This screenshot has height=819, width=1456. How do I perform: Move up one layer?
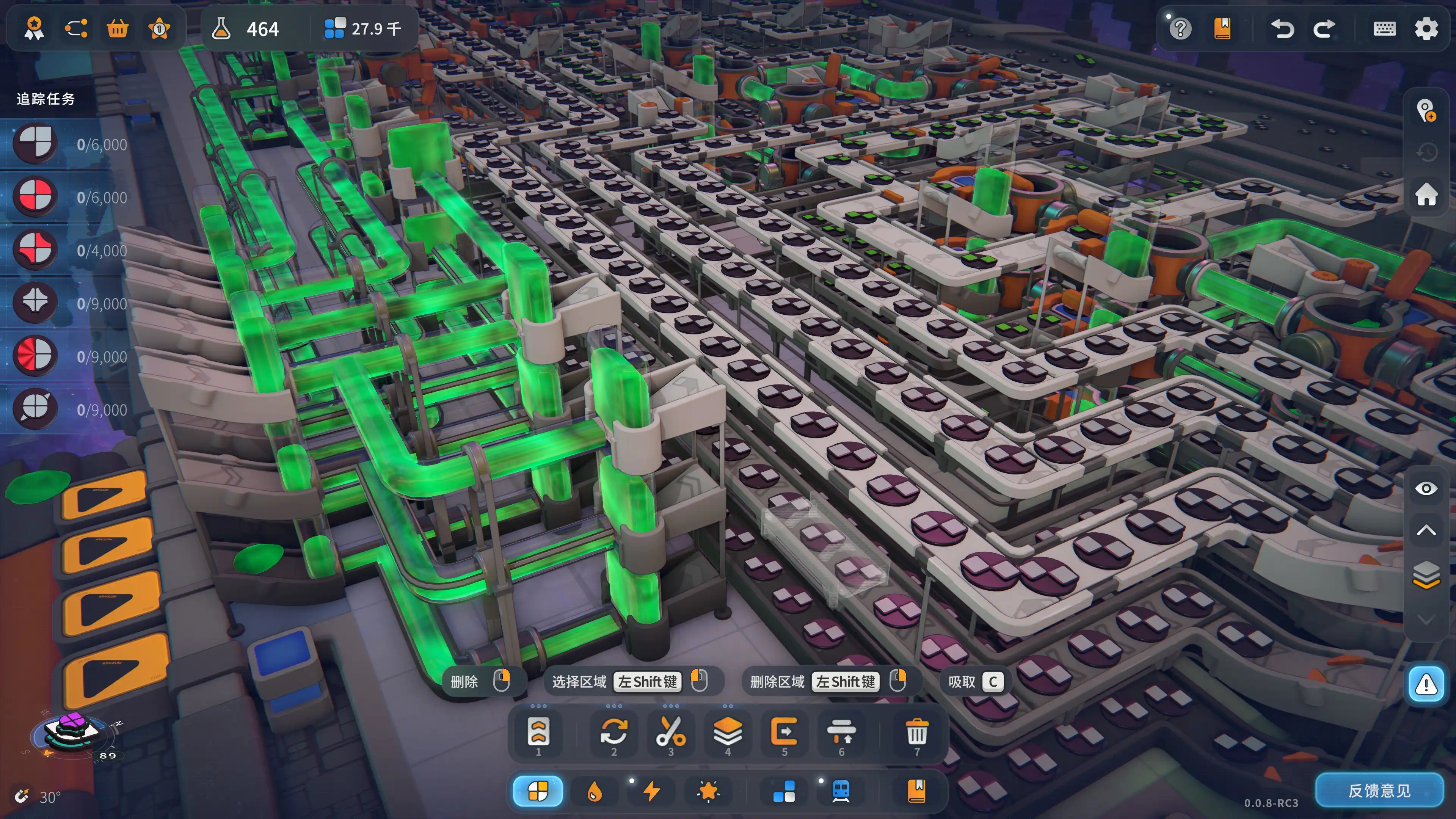tap(1426, 530)
